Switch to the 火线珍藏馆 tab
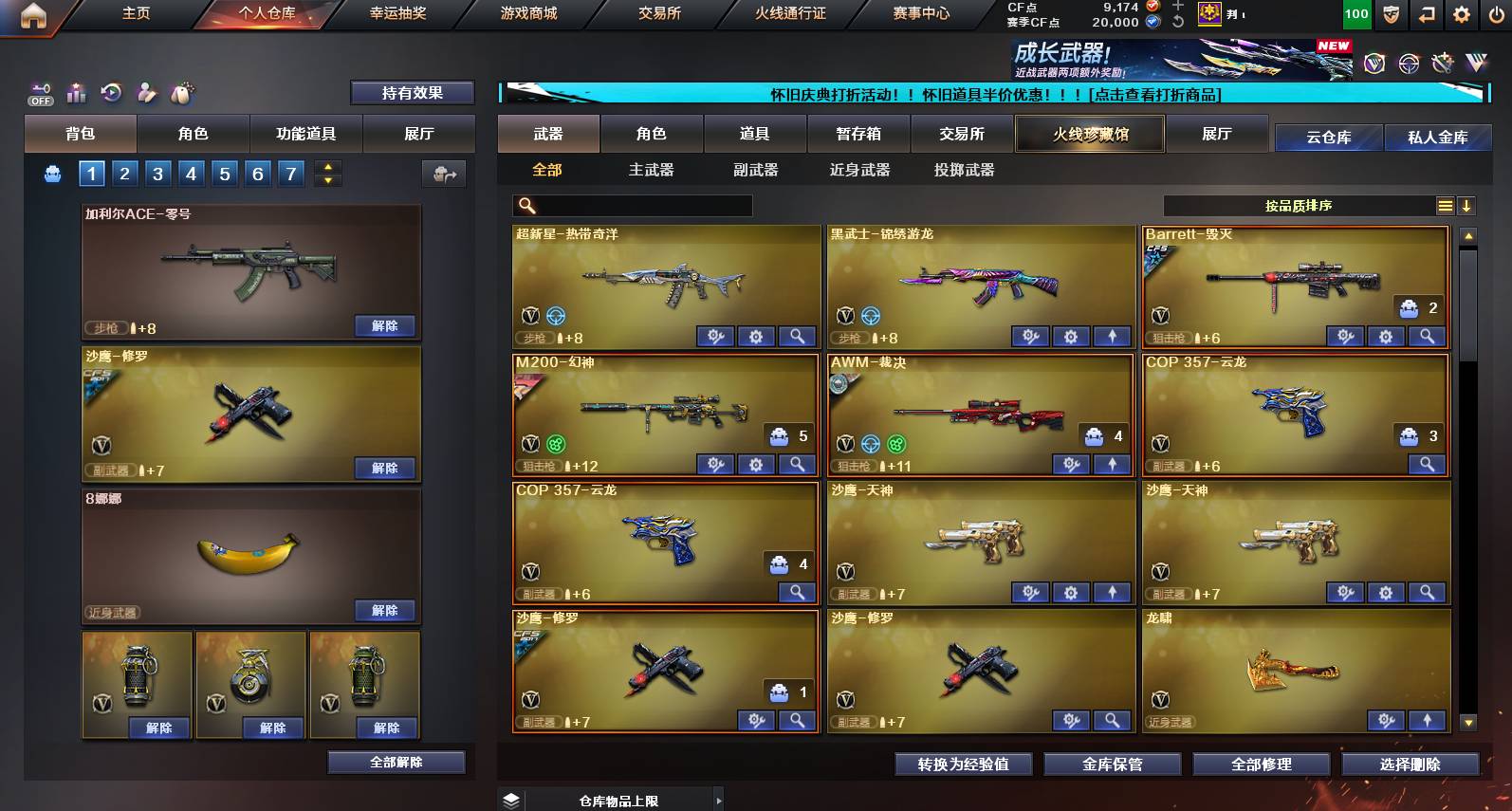1512x811 pixels. (1089, 134)
